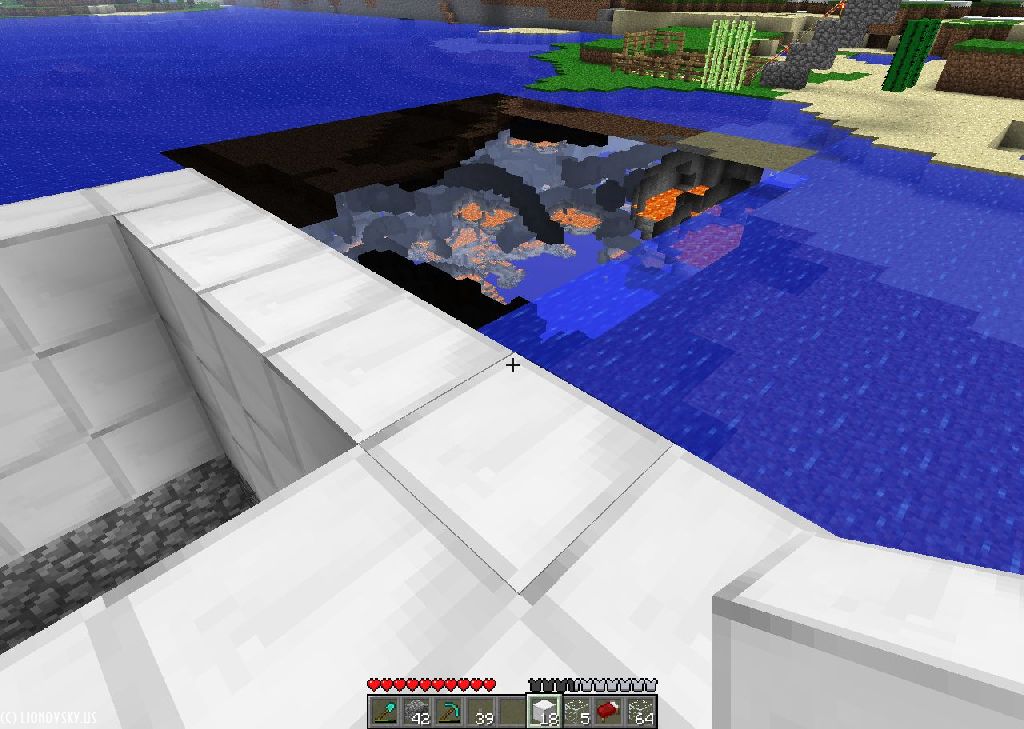
Task: Select the glass stack of 5
Action: (575, 712)
